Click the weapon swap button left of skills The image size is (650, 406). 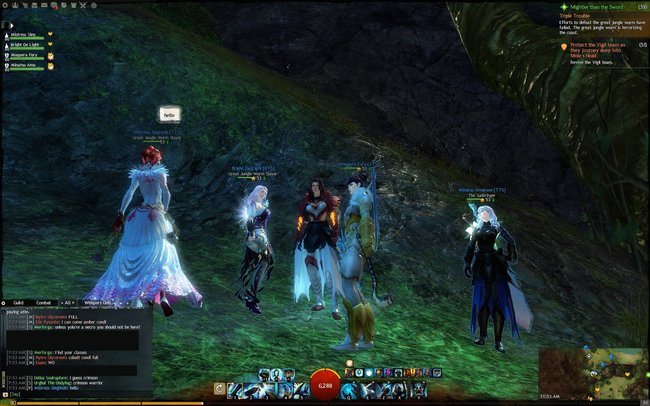click(219, 387)
